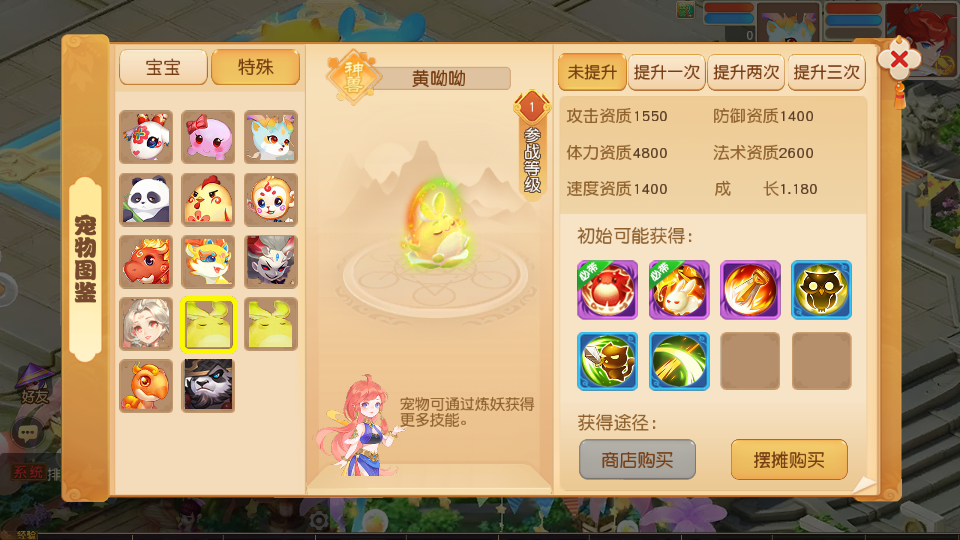The width and height of the screenshot is (960, 540).
Task: Select the pink blob pet with bow
Action: [208, 137]
